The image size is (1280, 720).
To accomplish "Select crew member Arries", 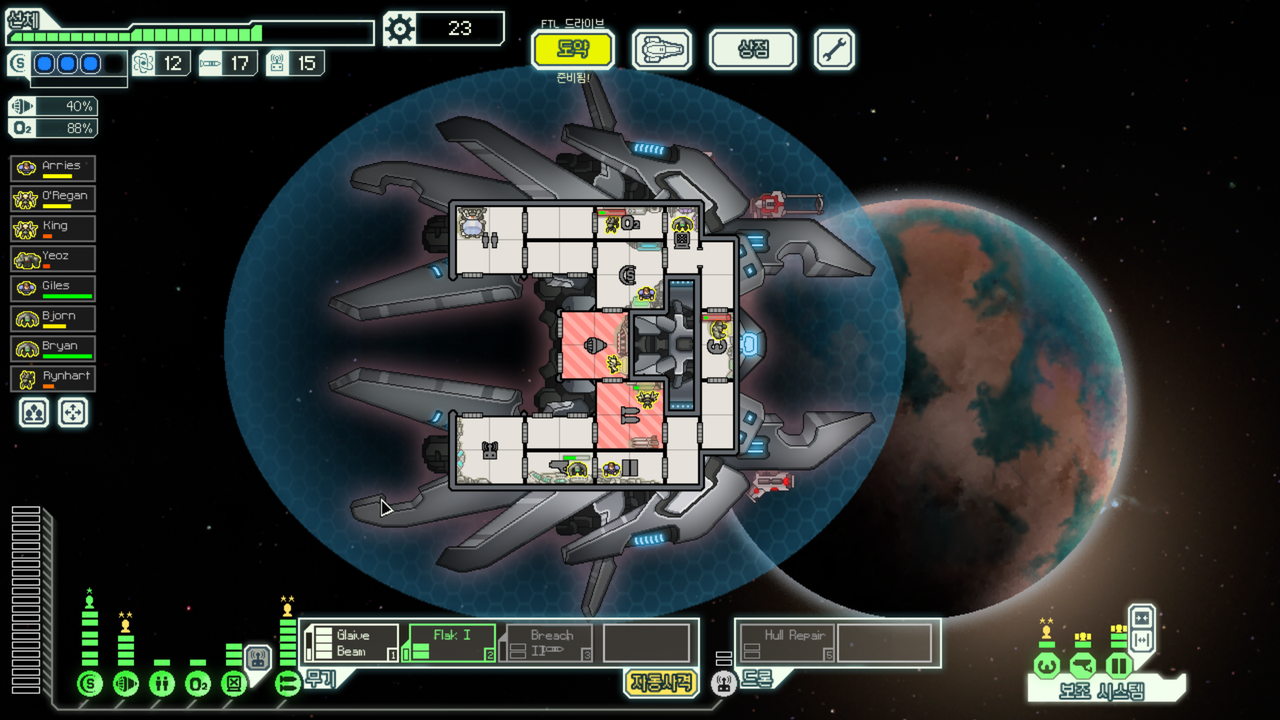I will [x=53, y=168].
